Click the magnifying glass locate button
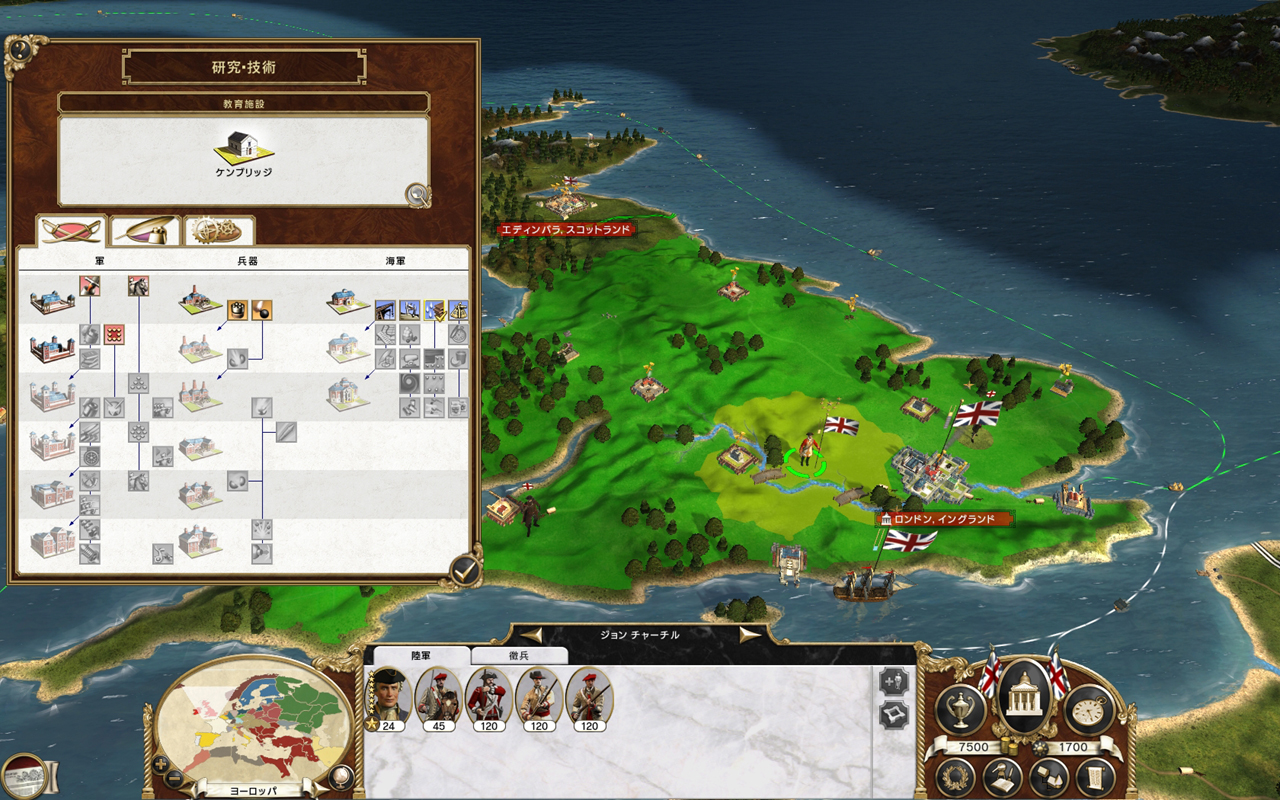This screenshot has height=800, width=1280. (x=417, y=195)
